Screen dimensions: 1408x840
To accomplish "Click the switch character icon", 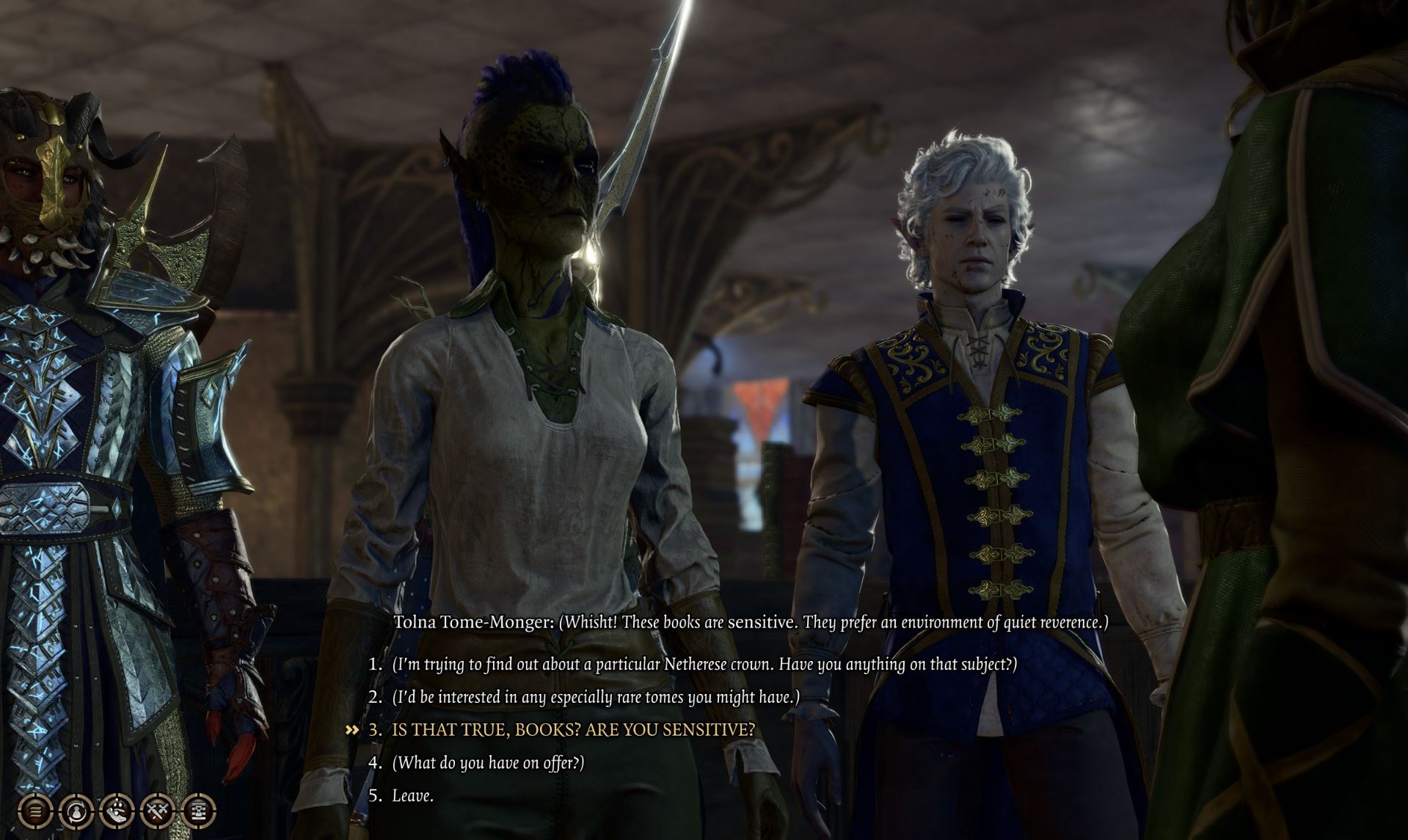I will coord(76,811).
